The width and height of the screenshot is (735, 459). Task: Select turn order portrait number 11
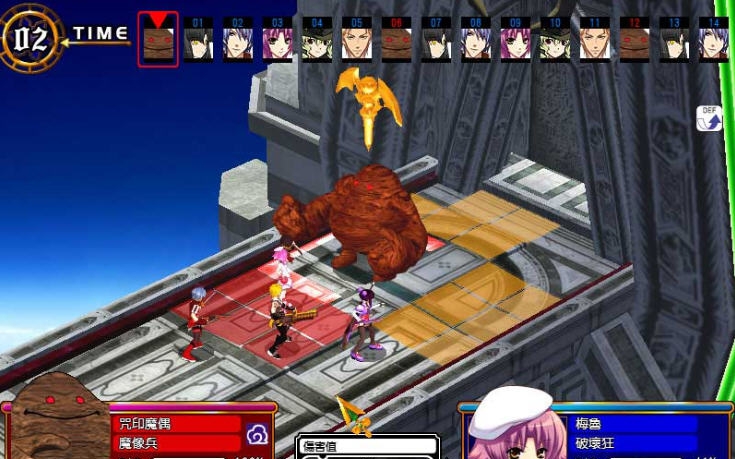pos(595,41)
